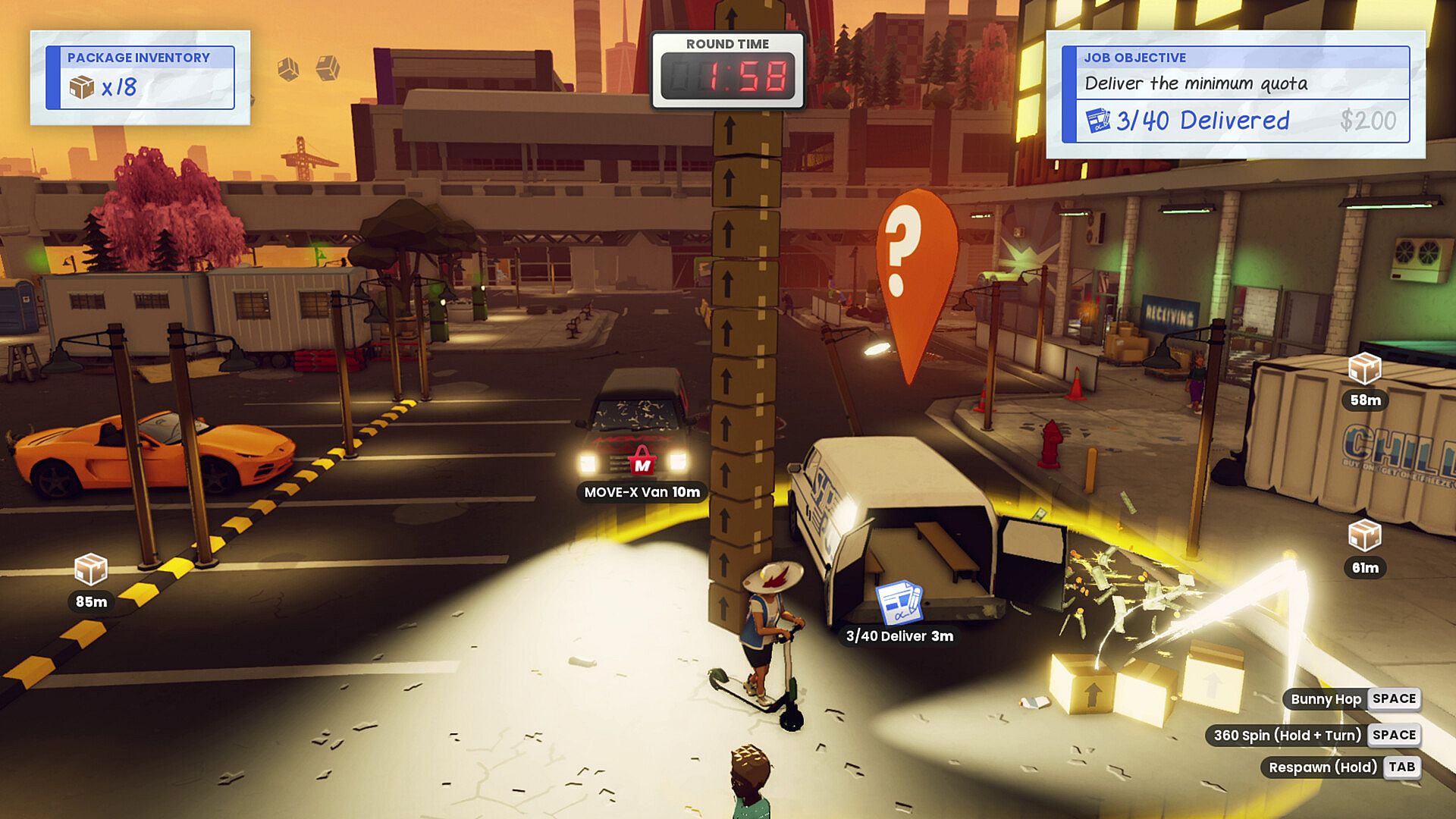Click the MOVE-X Van waypoint marker
Image resolution: width=1456 pixels, height=819 pixels.
coord(642,460)
